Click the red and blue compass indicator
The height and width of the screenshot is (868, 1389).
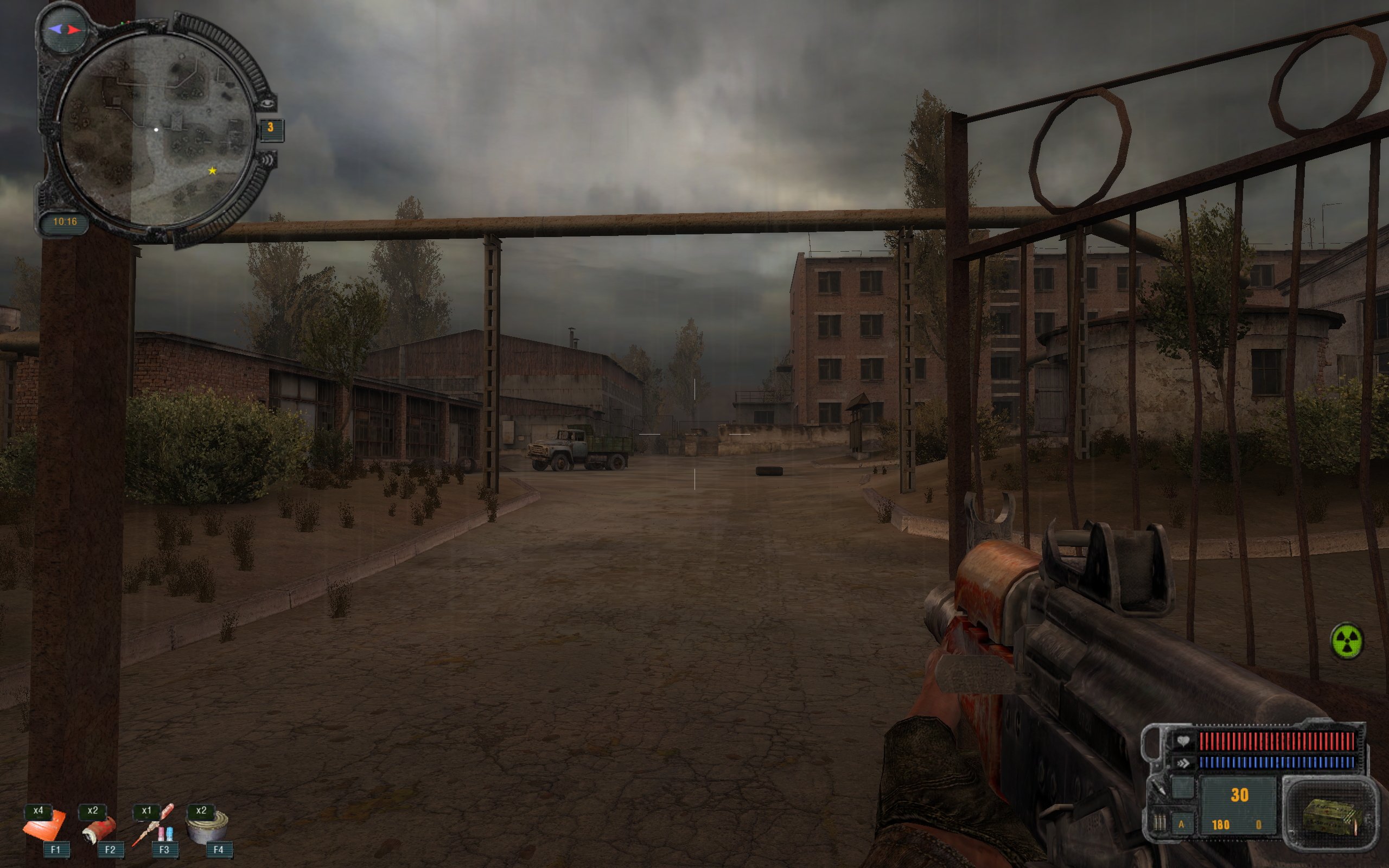(x=64, y=29)
